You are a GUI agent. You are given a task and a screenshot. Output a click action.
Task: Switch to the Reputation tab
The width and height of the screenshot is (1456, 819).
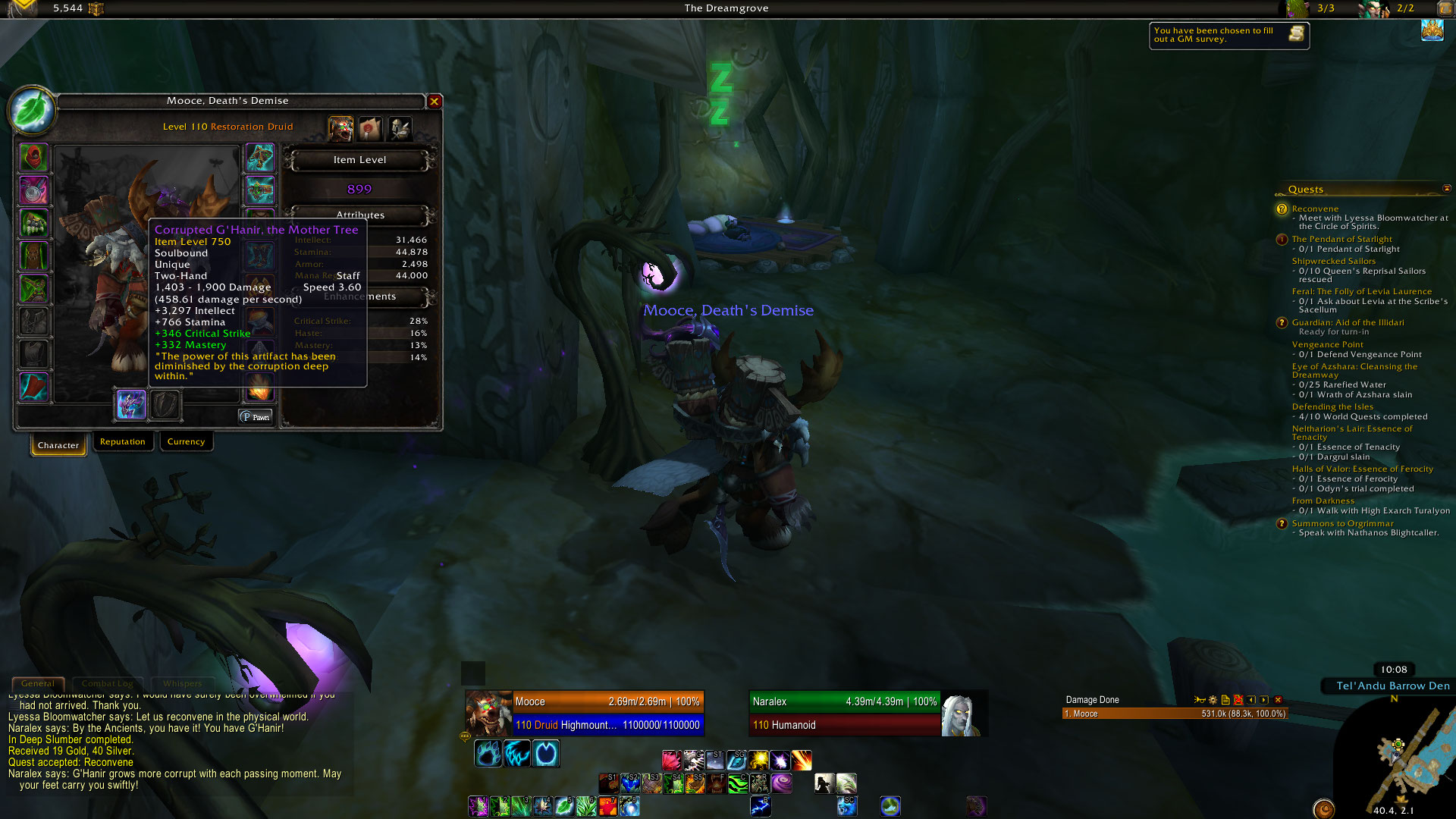point(122,441)
